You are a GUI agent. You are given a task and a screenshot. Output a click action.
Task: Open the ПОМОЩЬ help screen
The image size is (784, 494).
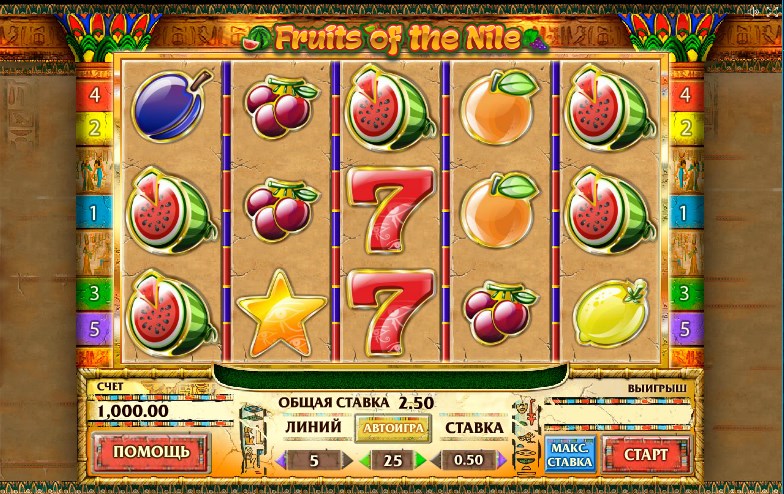pos(151,451)
